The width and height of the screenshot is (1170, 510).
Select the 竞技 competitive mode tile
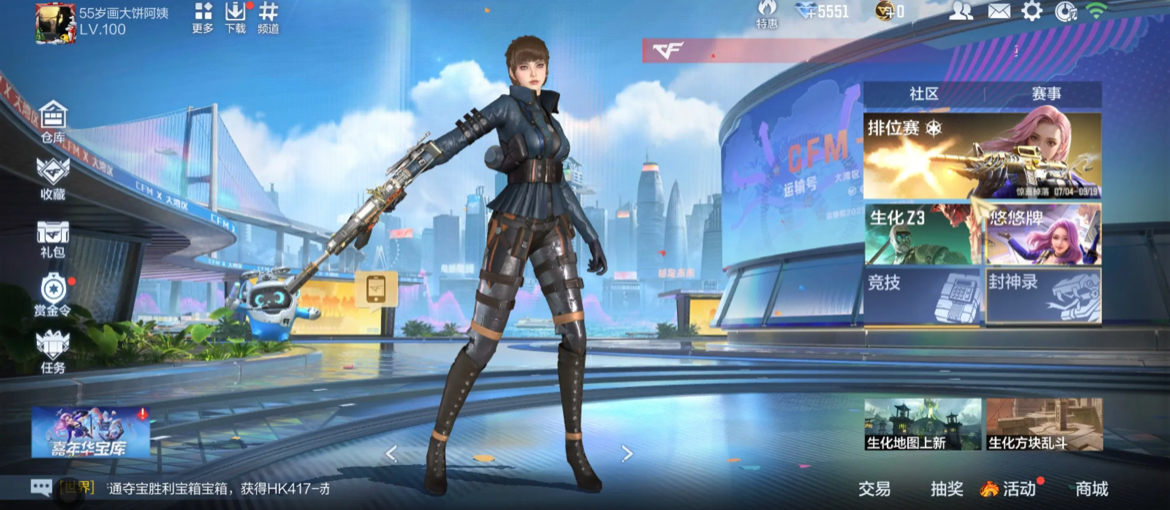(x=922, y=296)
